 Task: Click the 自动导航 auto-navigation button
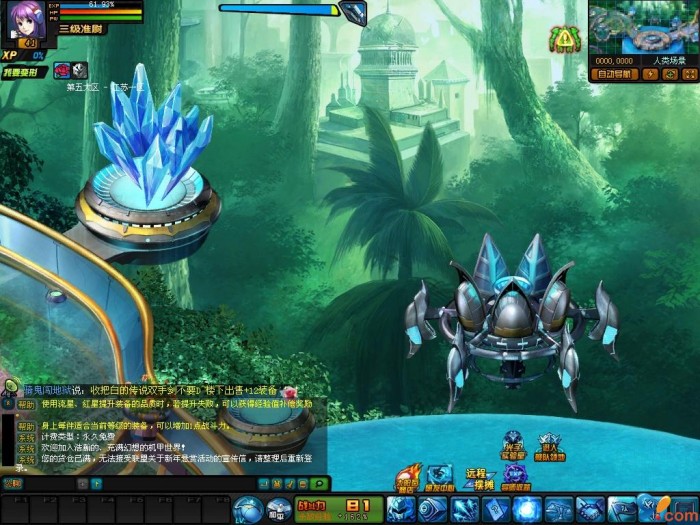click(x=614, y=74)
